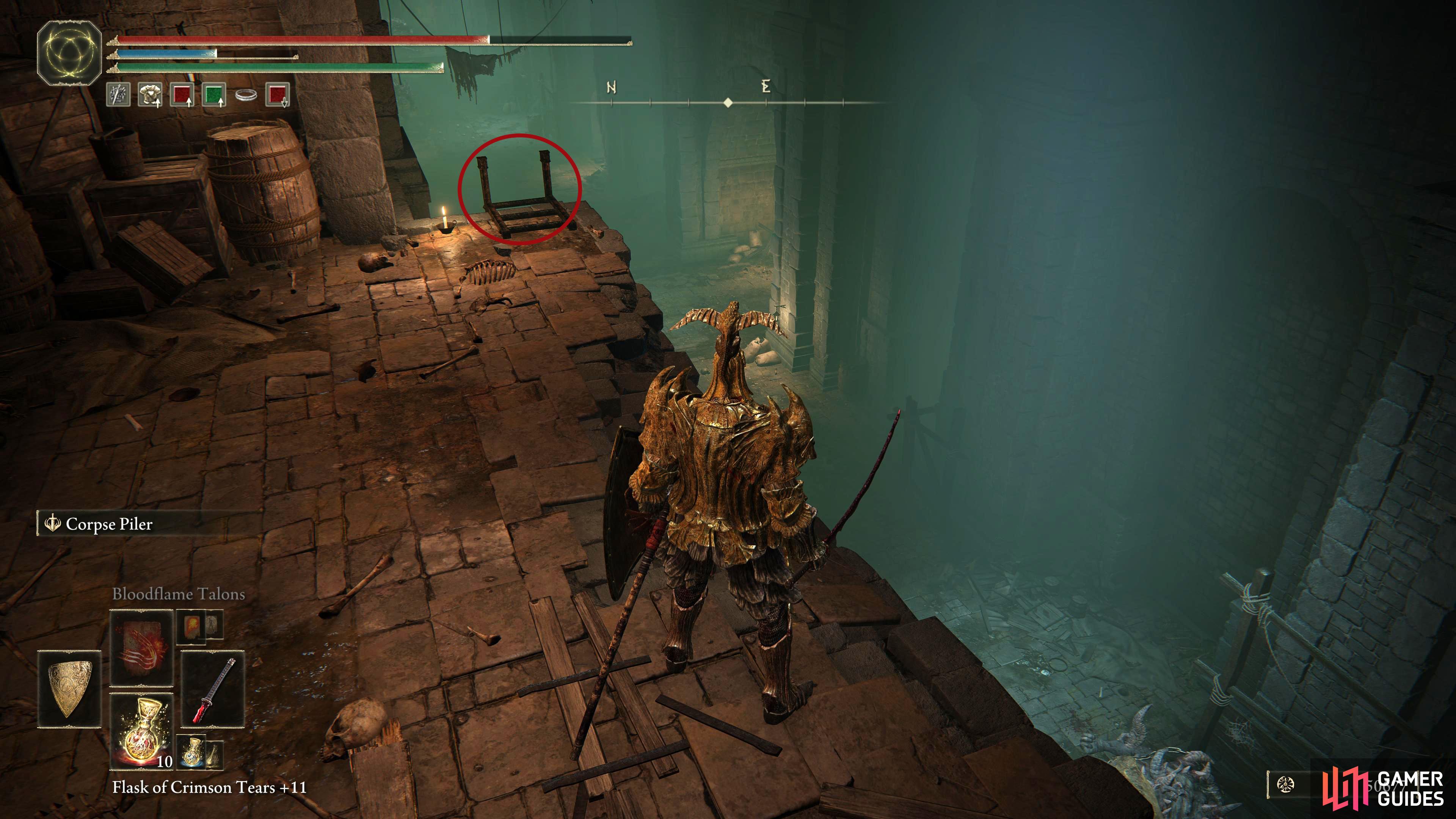This screenshot has width=1456, height=819.
Task: Pick the next queued fire spell icon
Action: 191,626
